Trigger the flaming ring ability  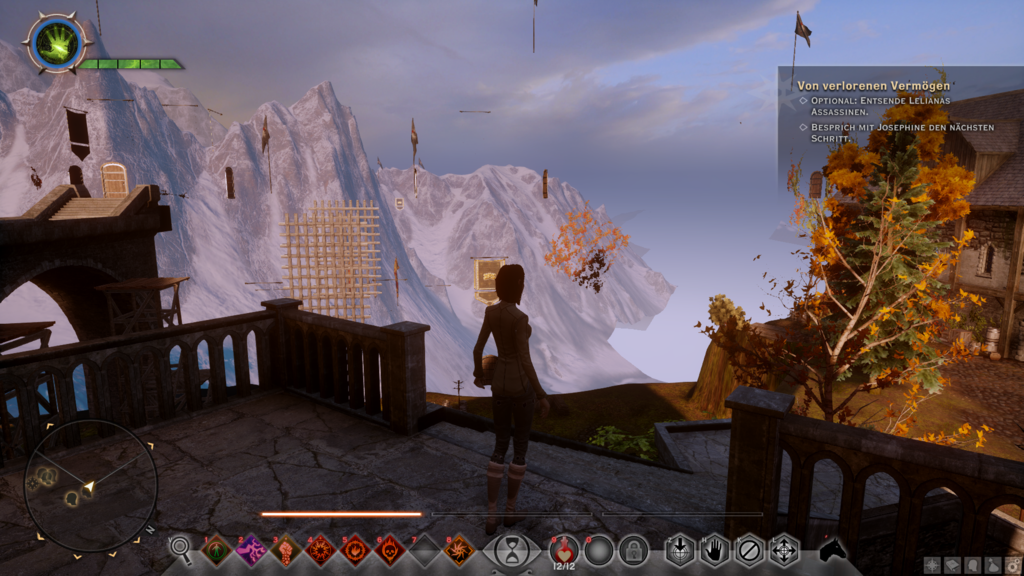pyautogui.click(x=355, y=549)
